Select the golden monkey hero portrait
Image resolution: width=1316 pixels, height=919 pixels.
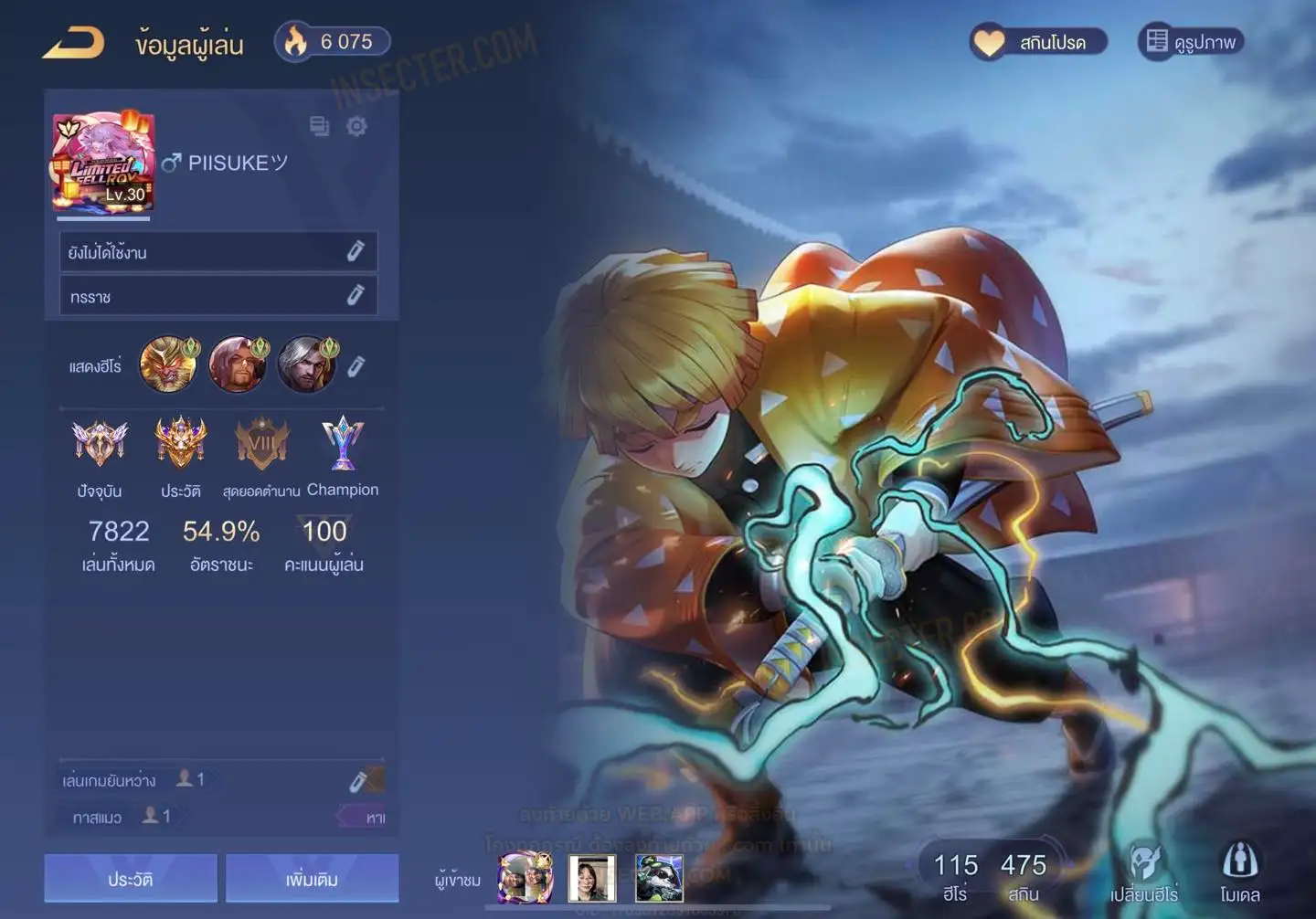tap(168, 364)
